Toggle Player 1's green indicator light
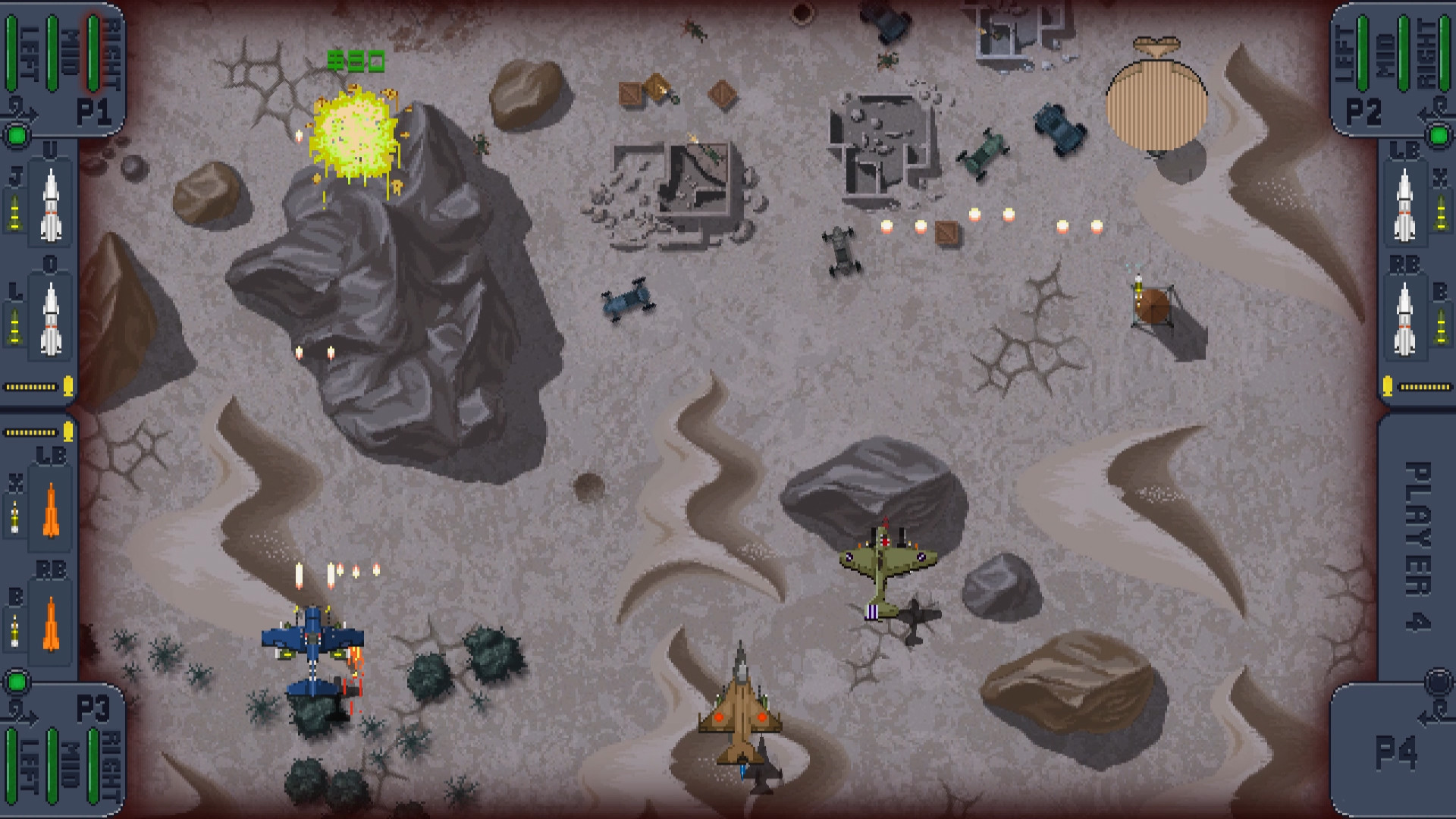The image size is (1456, 819). [18, 135]
